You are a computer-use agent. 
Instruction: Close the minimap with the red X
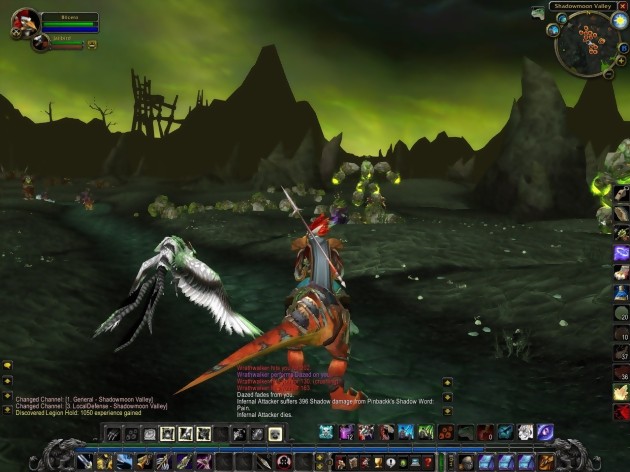click(624, 6)
